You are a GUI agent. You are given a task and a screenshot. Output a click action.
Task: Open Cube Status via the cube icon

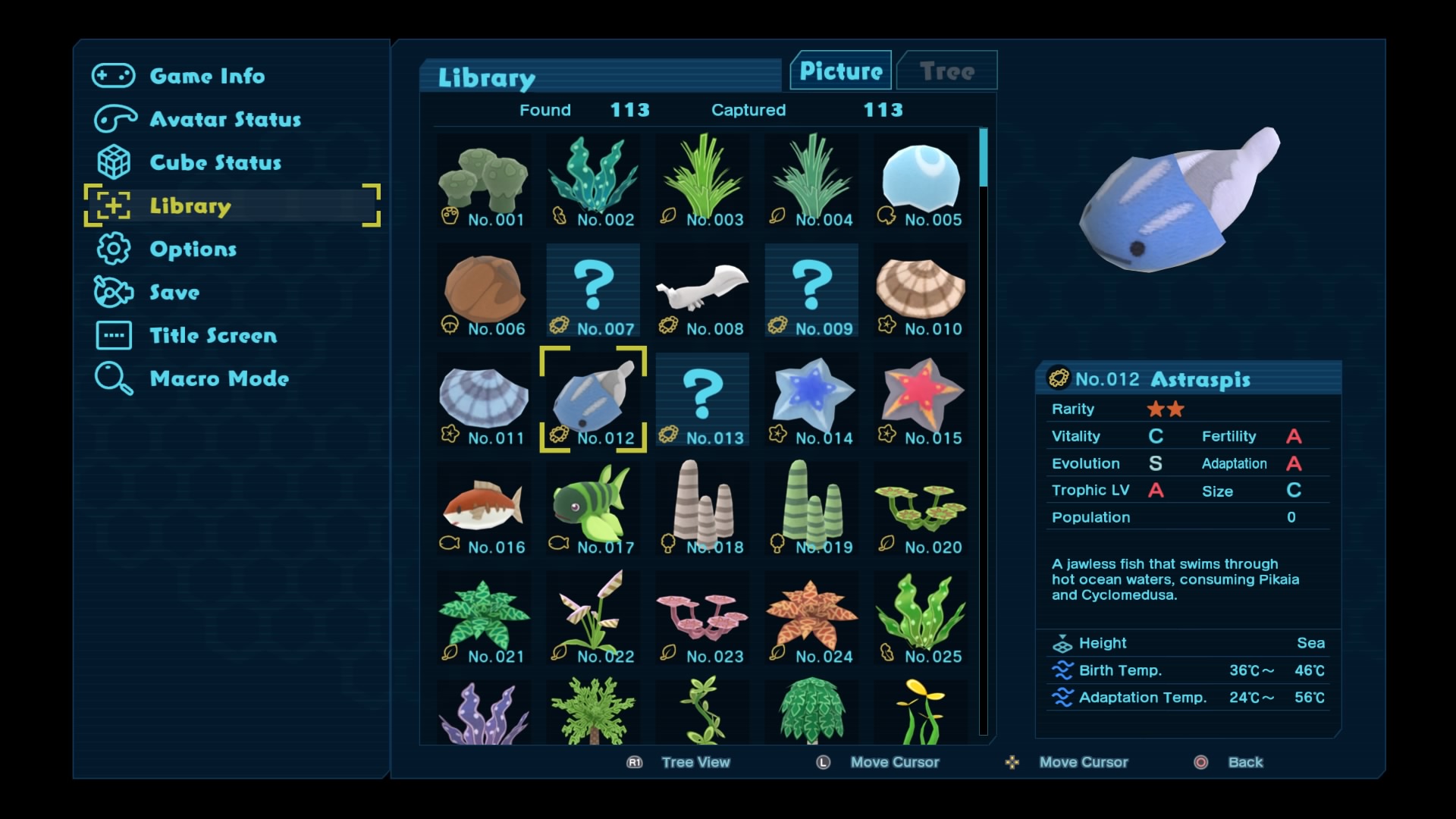[x=112, y=162]
